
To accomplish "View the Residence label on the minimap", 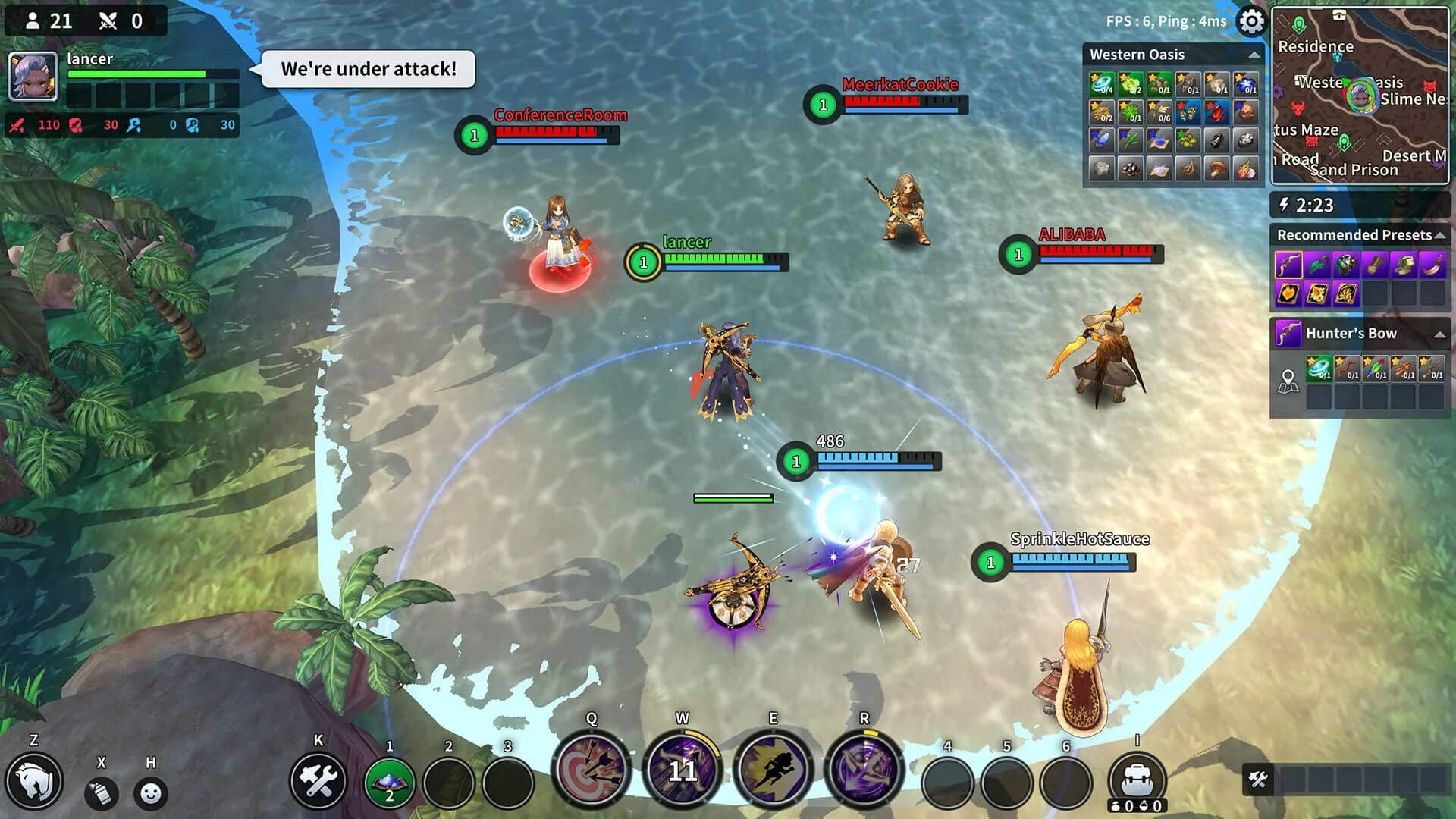I will click(x=1316, y=46).
